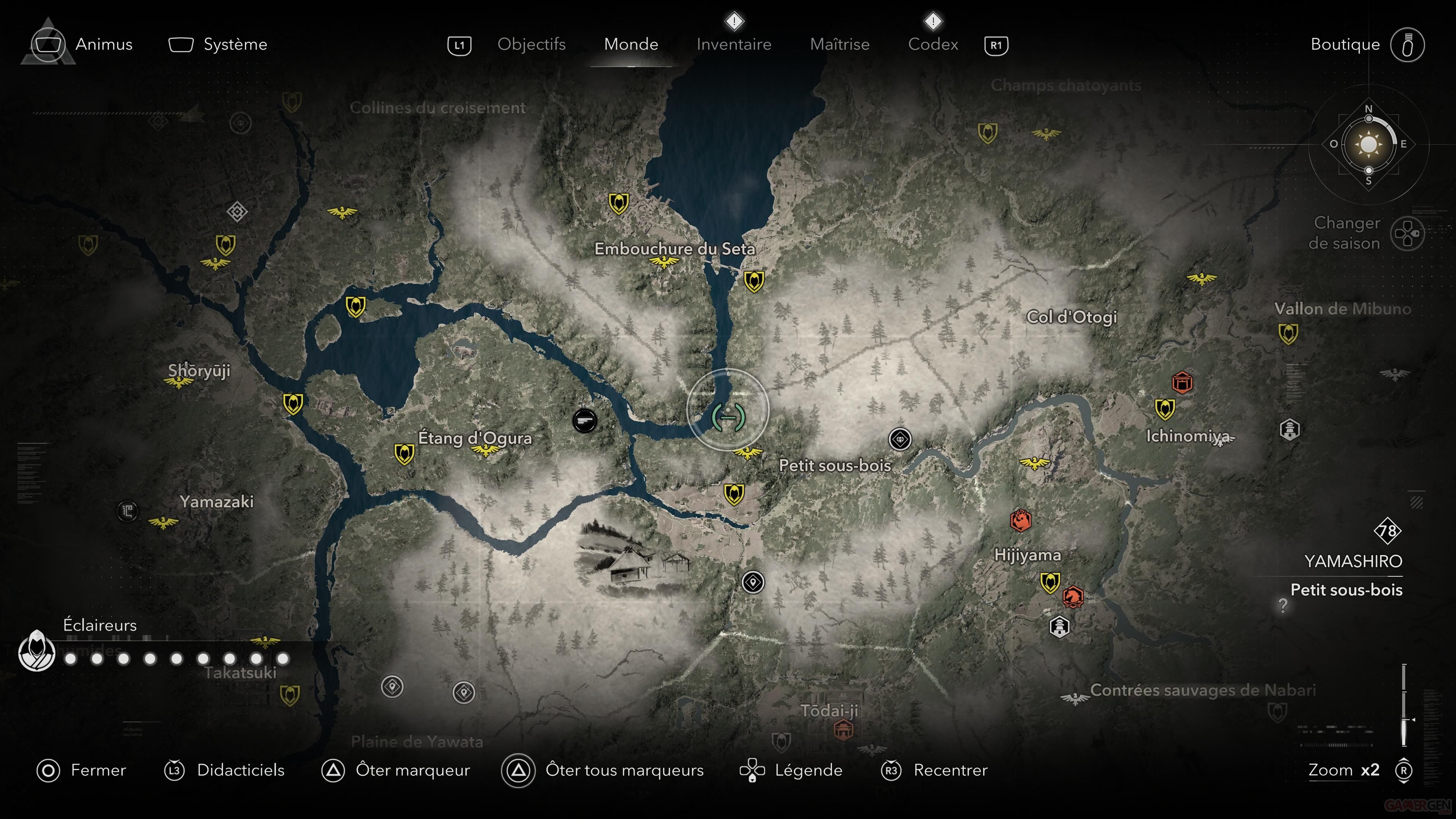This screenshot has width=1456, height=819.
Task: Click the black round marker near Étang d'Ogura
Action: pyautogui.click(x=584, y=420)
